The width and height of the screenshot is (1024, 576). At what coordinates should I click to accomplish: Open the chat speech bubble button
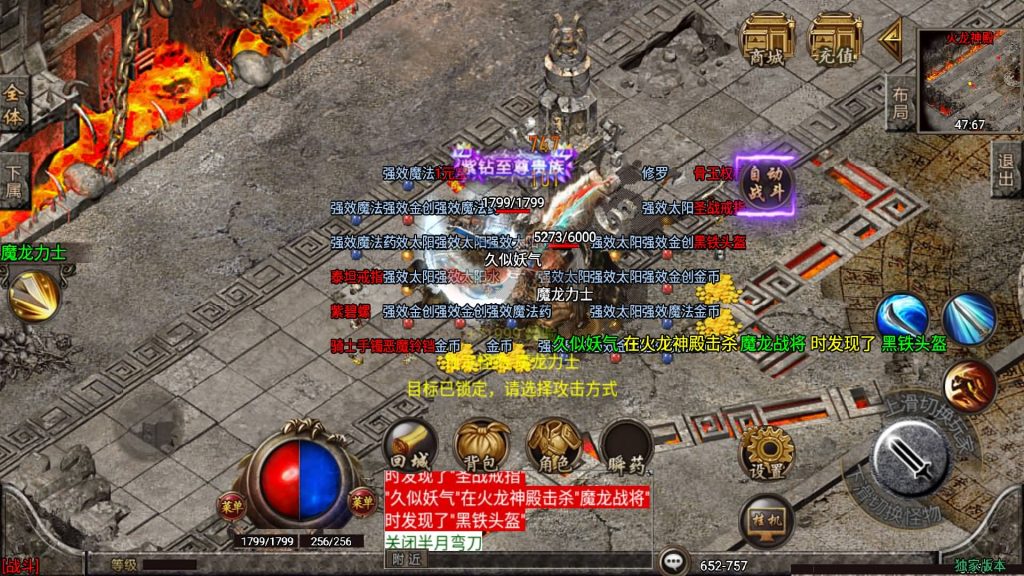point(676,562)
